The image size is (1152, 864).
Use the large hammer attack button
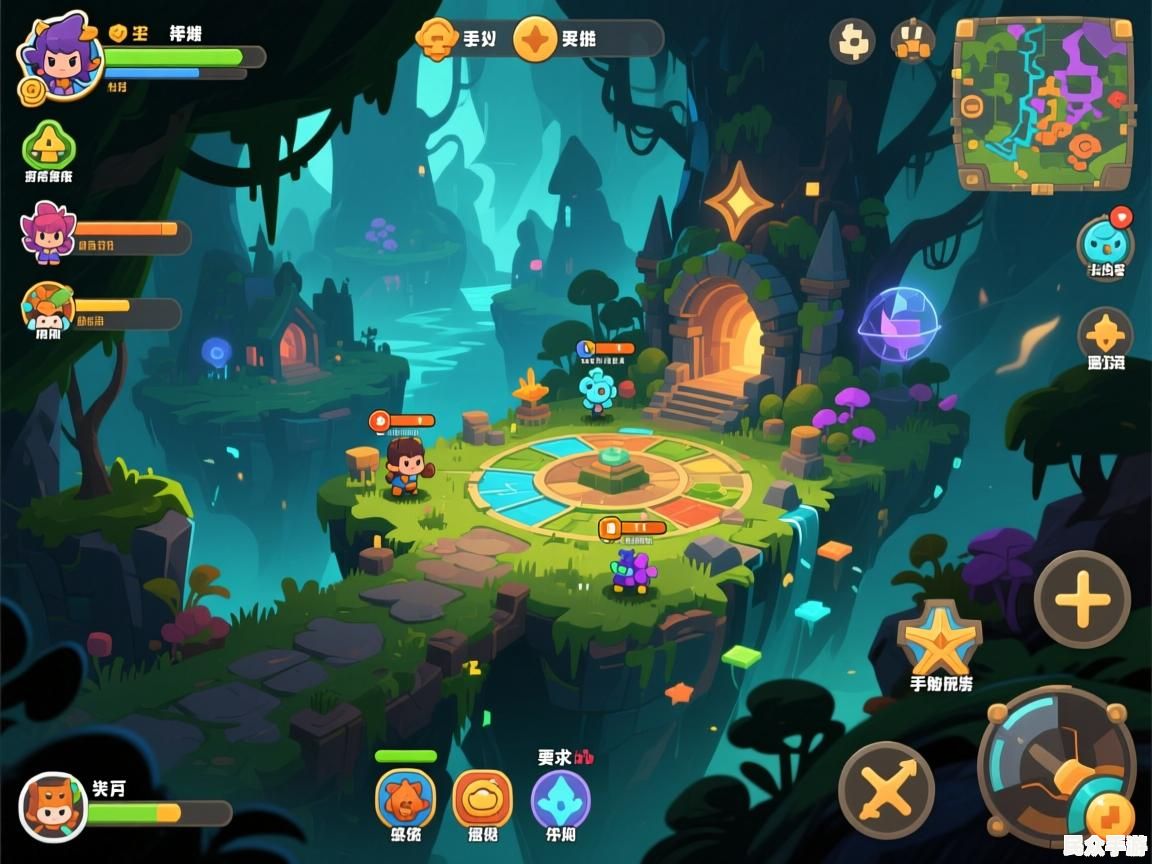pyautogui.click(x=1056, y=764)
